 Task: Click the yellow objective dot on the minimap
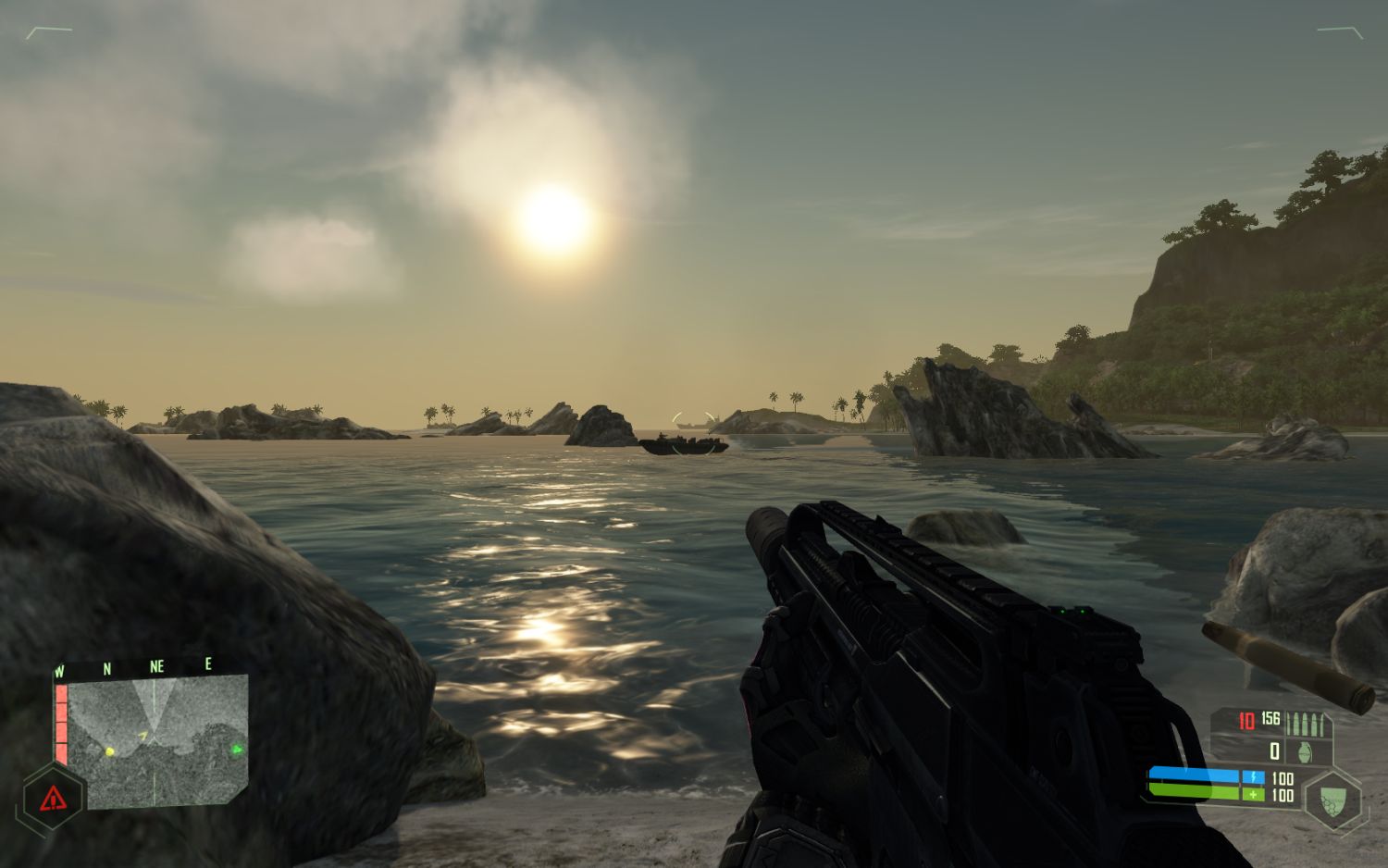point(110,750)
